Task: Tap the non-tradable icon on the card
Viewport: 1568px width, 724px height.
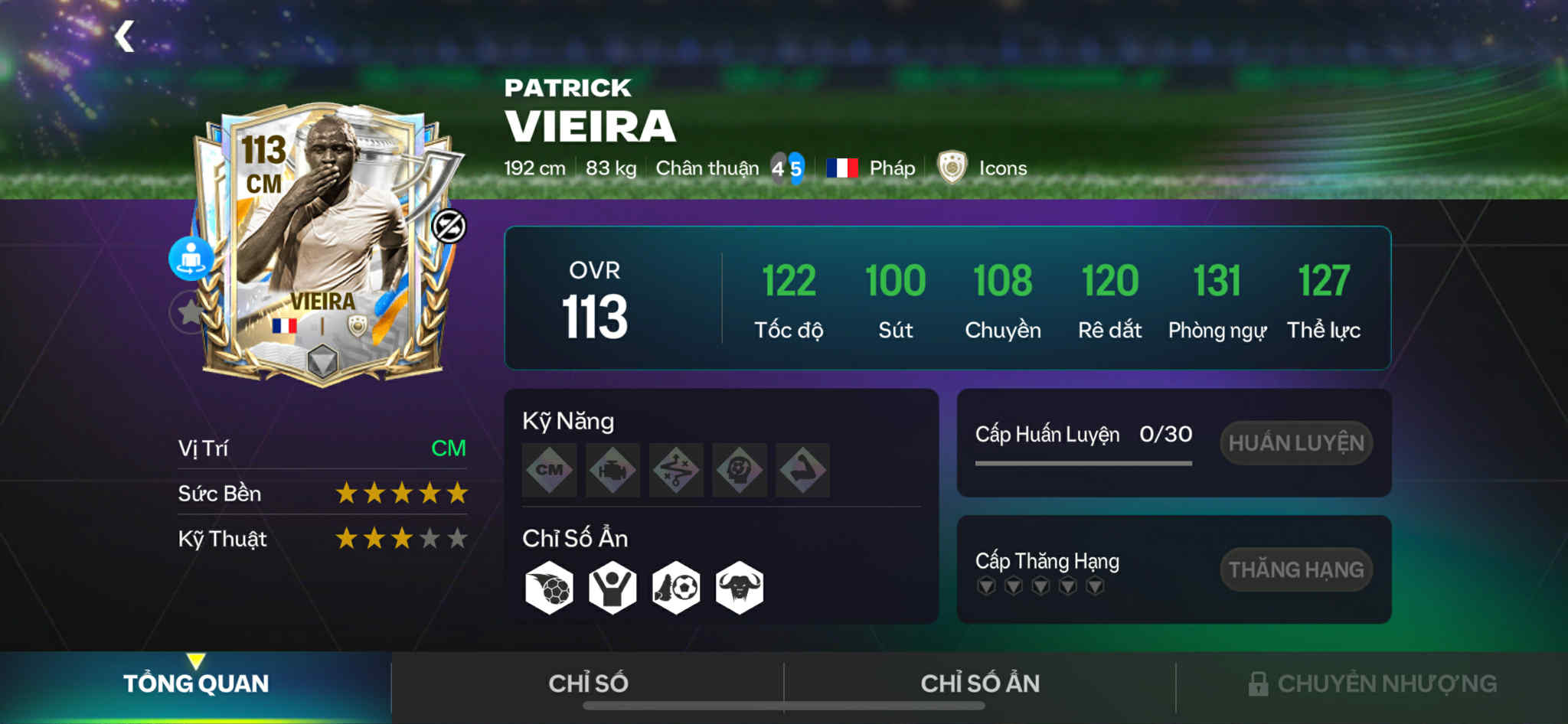Action: (449, 226)
